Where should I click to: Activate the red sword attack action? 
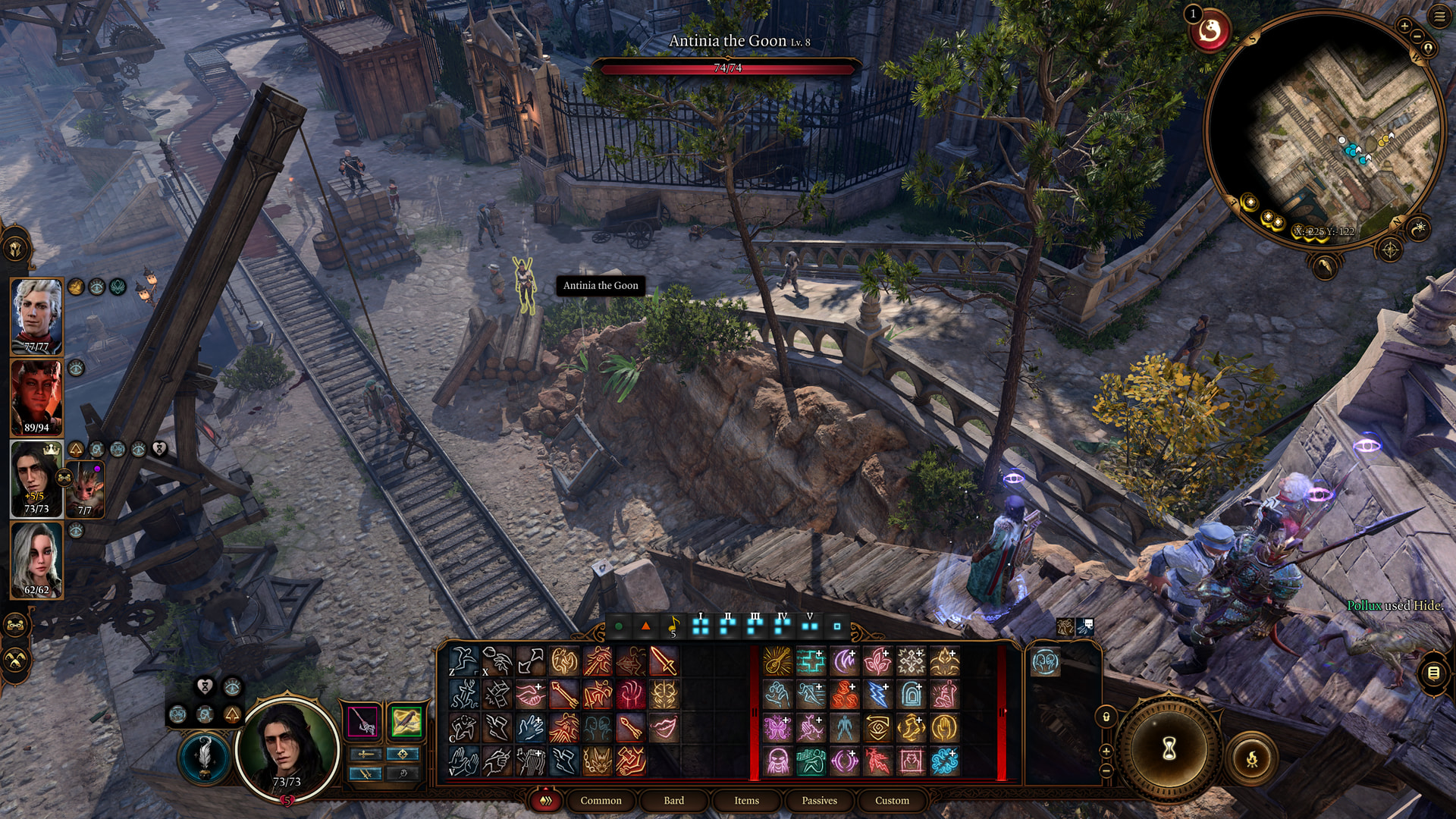point(664,661)
